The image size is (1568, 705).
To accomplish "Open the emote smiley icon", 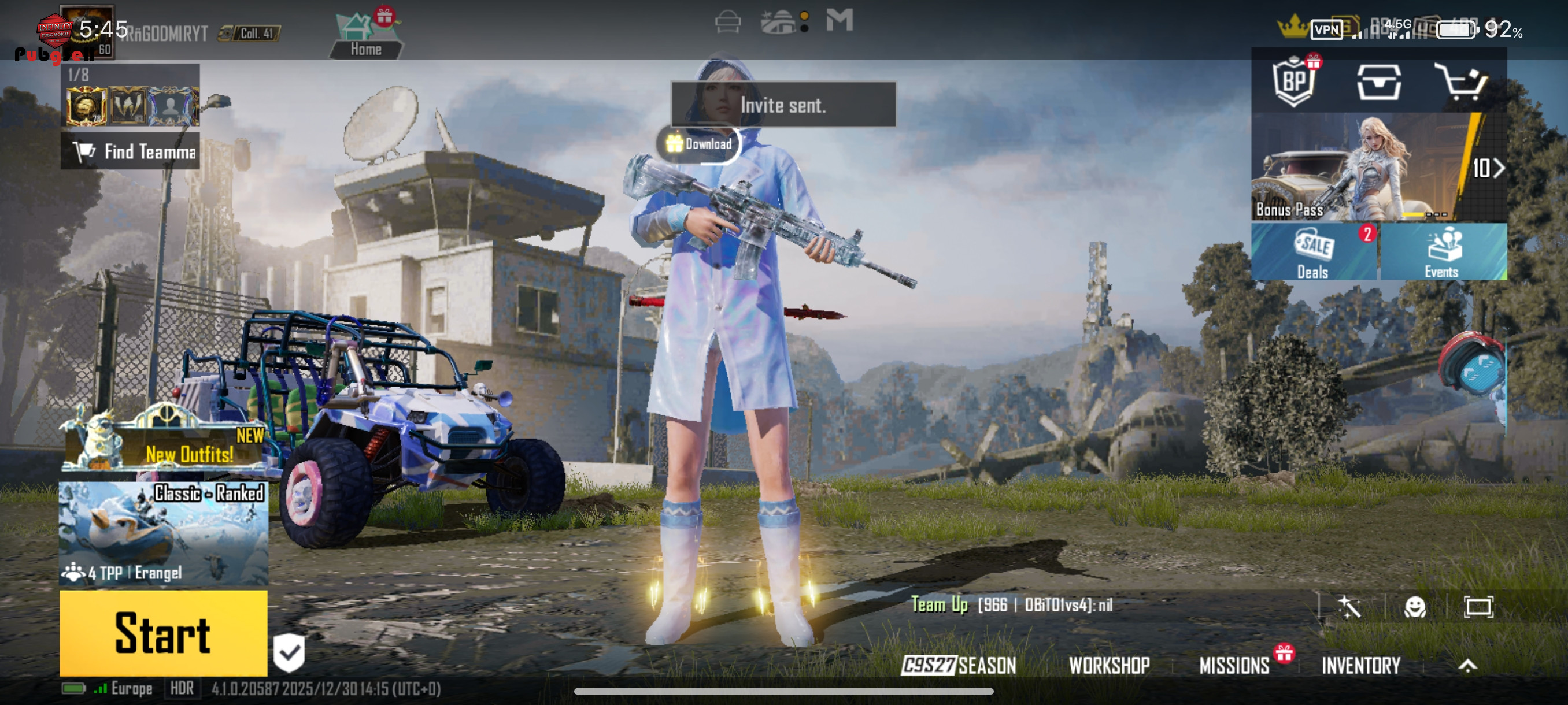I will (x=1415, y=606).
